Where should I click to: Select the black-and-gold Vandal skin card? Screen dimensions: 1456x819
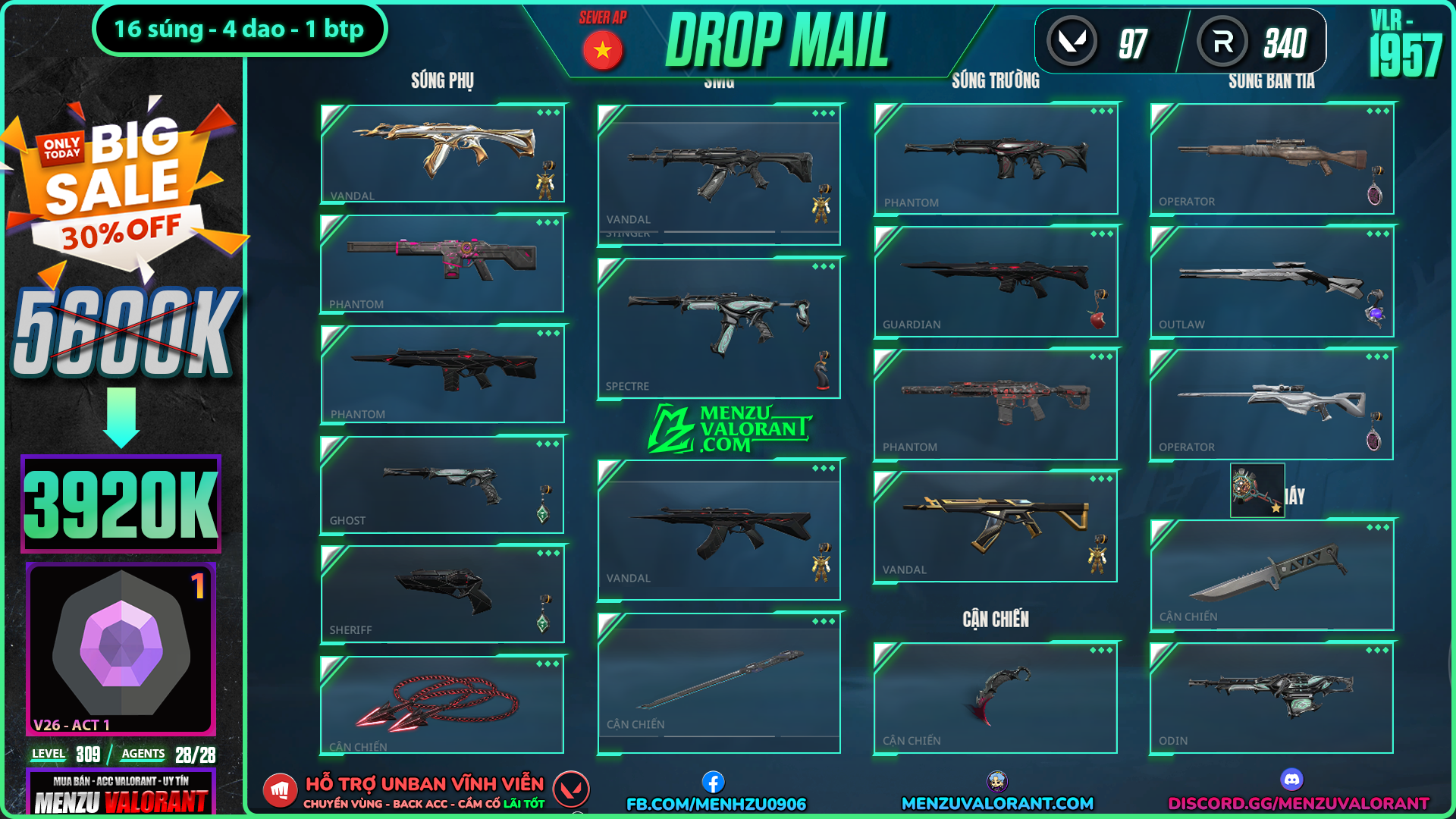point(996,526)
